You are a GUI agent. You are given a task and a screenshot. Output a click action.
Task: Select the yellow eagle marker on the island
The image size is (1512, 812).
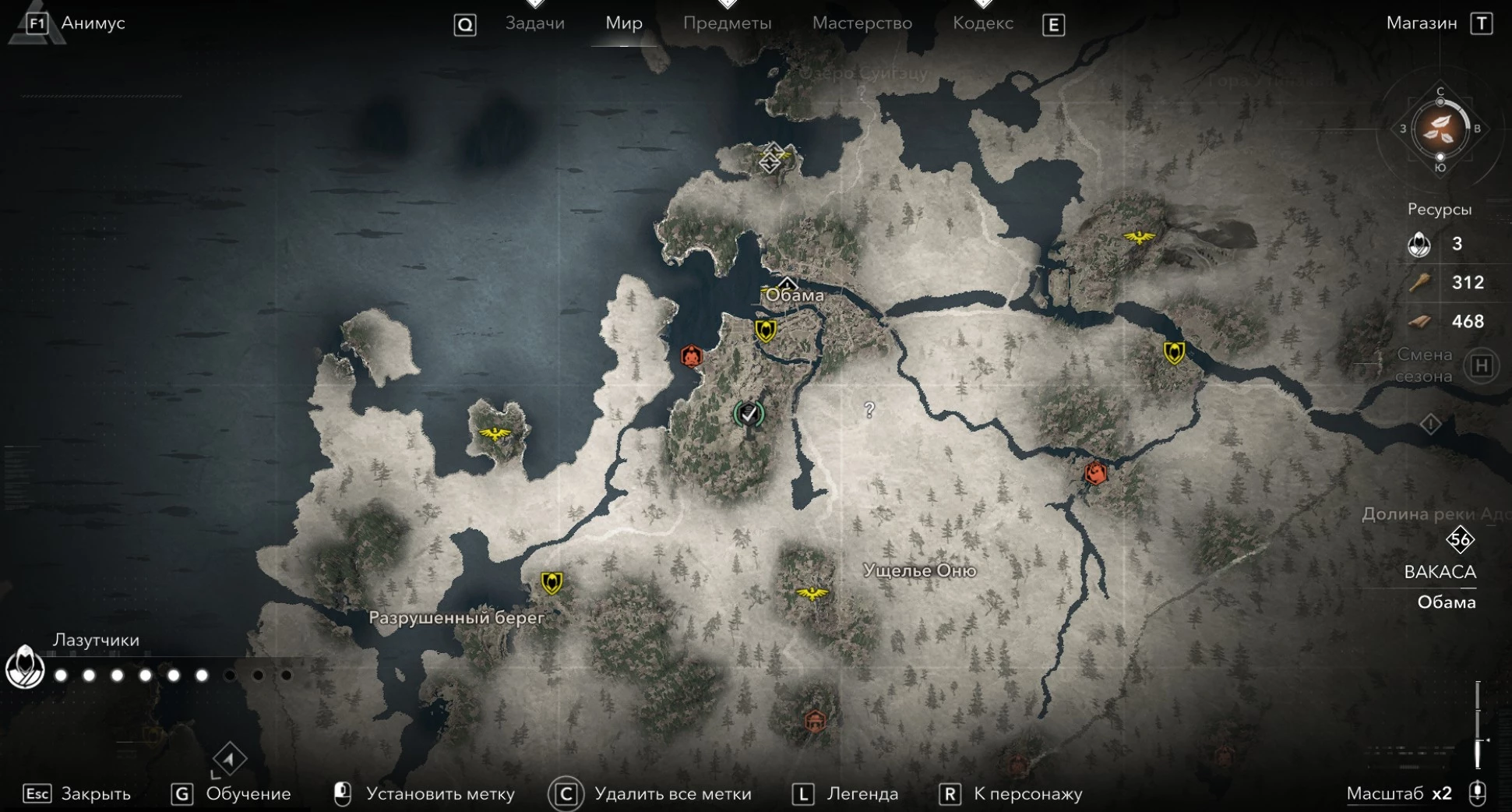click(x=495, y=432)
